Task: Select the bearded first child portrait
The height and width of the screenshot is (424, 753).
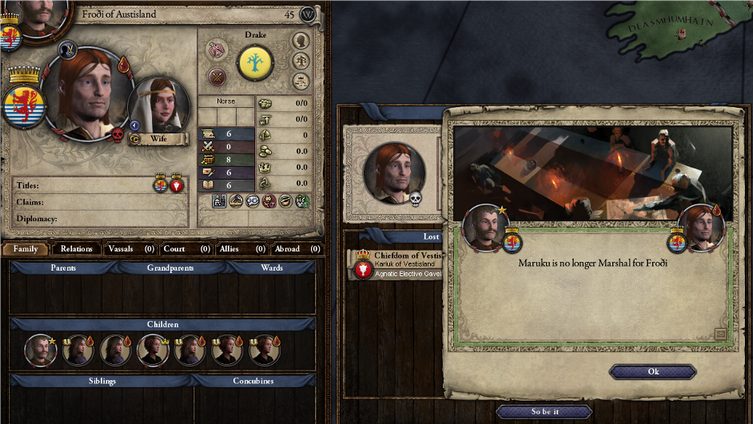Action: 40,349
